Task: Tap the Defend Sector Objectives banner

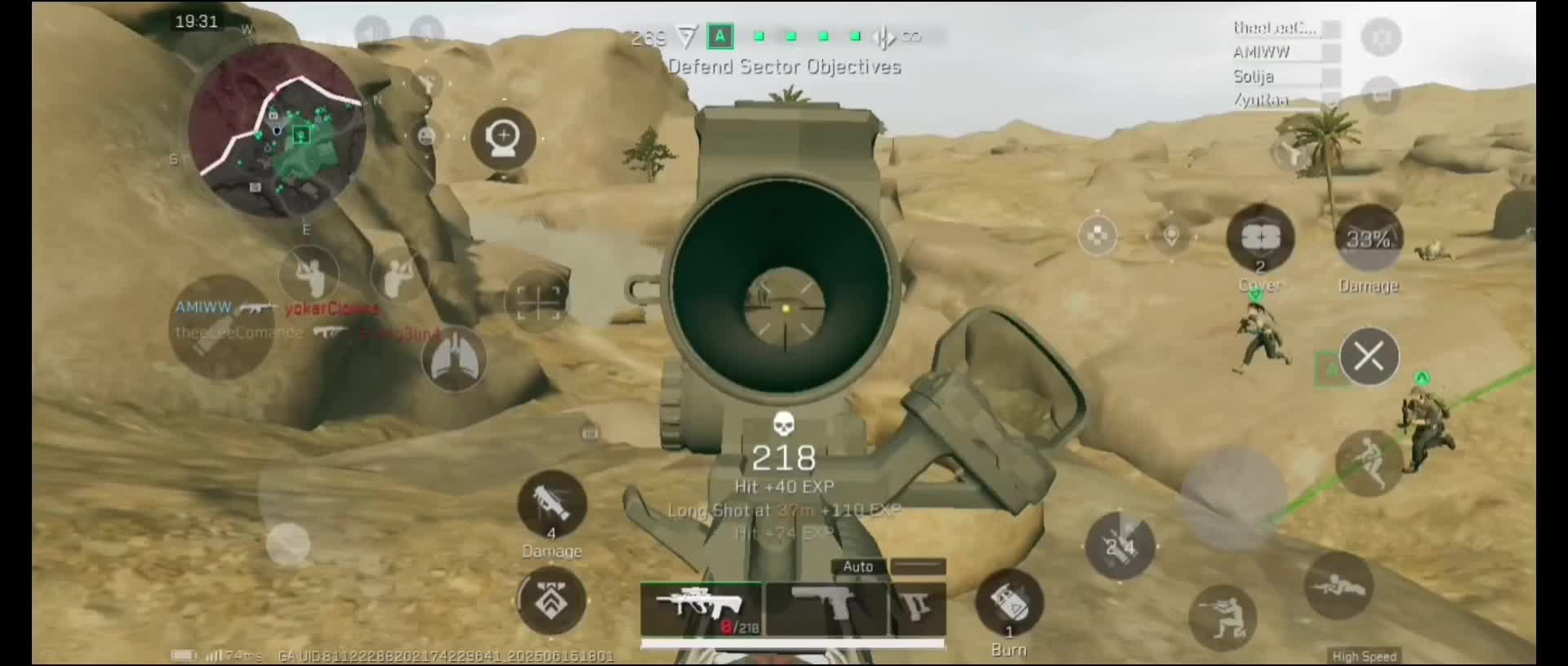Action: click(784, 67)
